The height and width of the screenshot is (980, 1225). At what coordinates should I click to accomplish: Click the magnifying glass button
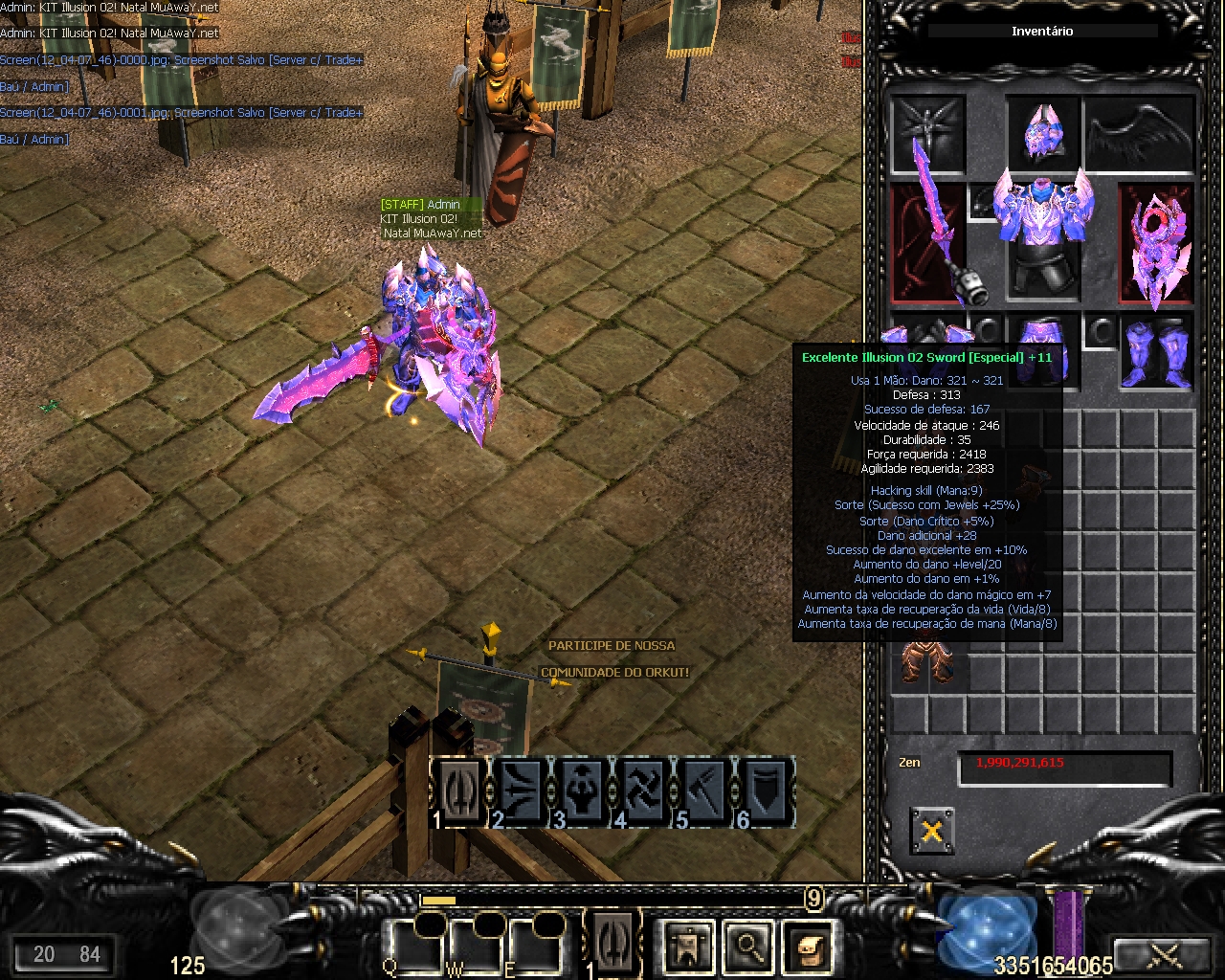748,947
